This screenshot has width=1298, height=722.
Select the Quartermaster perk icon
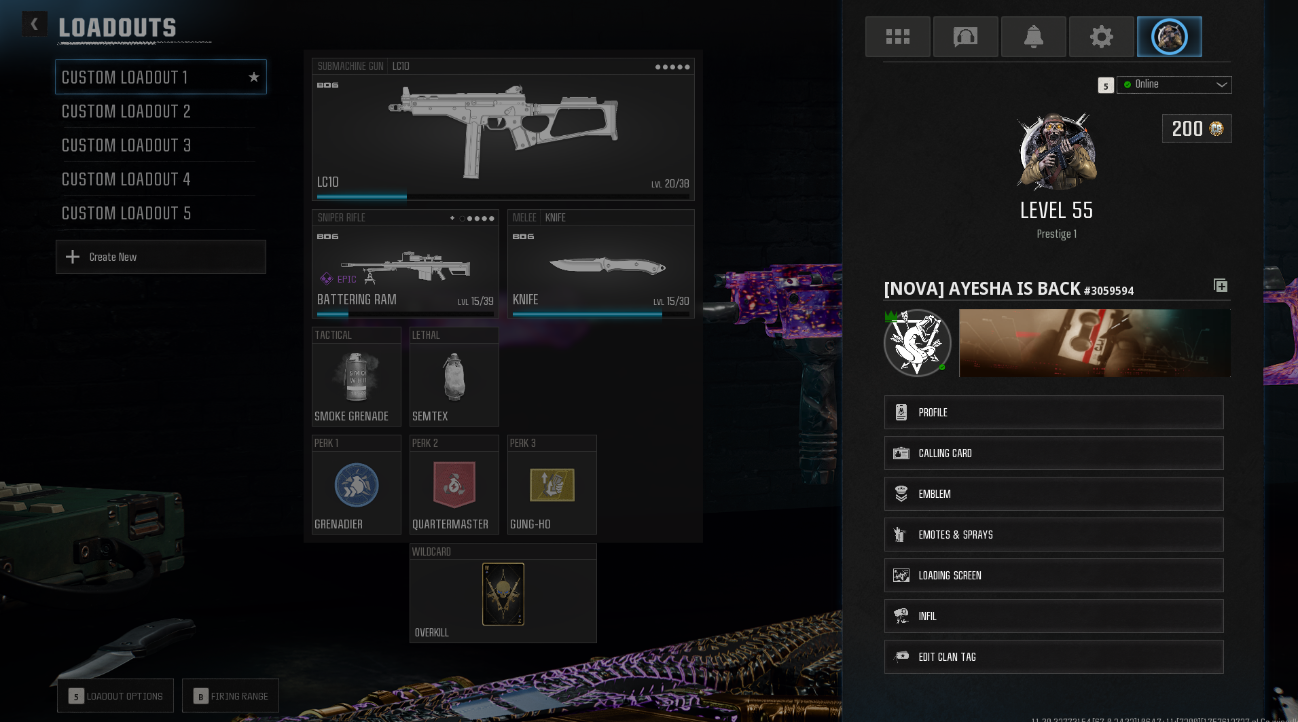453,484
